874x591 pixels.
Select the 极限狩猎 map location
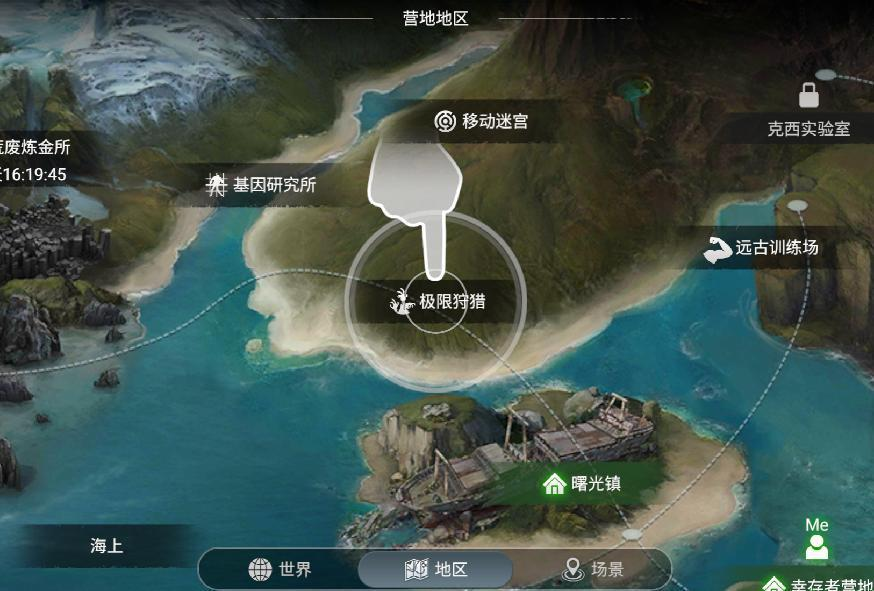(x=440, y=301)
